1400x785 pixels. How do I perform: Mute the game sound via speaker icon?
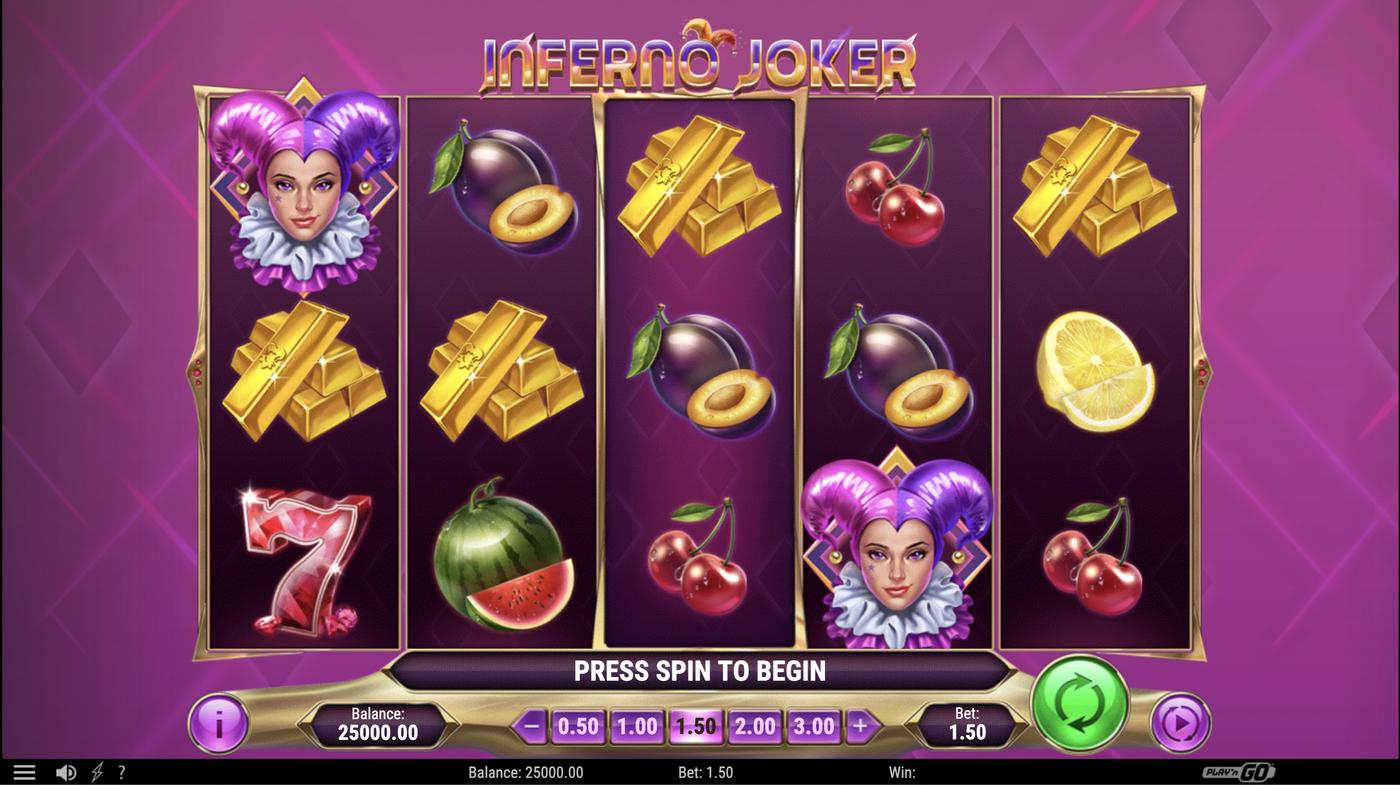pos(66,771)
